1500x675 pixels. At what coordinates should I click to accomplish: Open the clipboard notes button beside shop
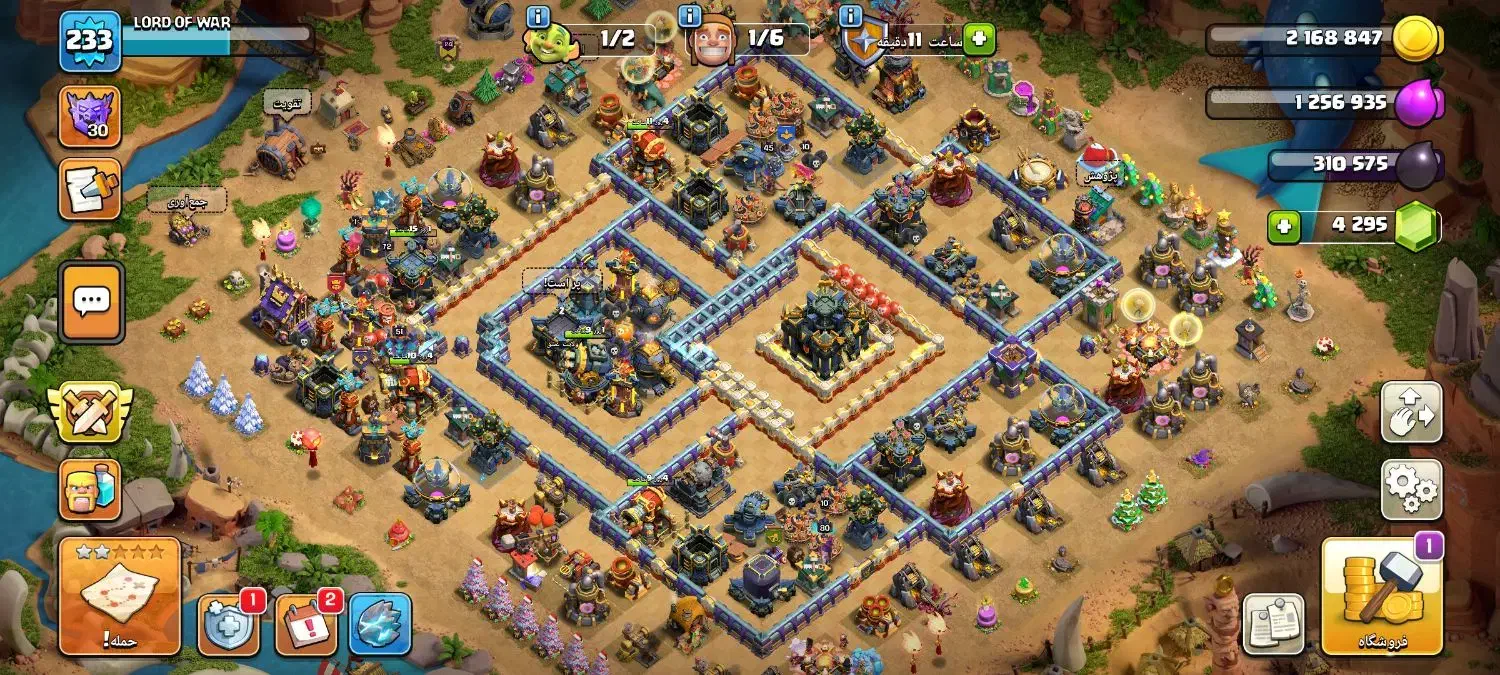pos(1273,624)
